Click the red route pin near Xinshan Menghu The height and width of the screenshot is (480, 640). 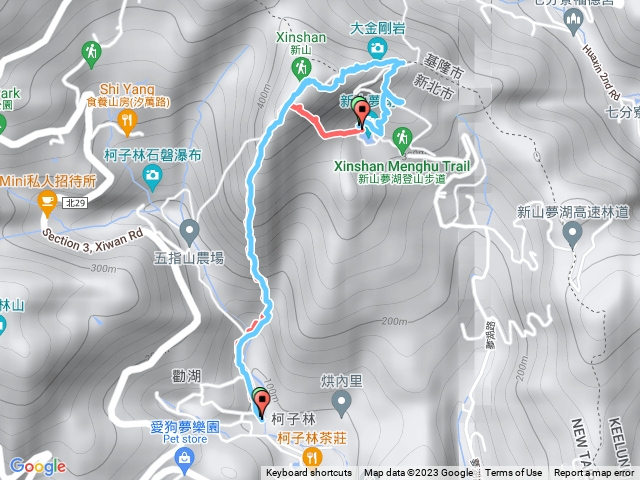[361, 116]
